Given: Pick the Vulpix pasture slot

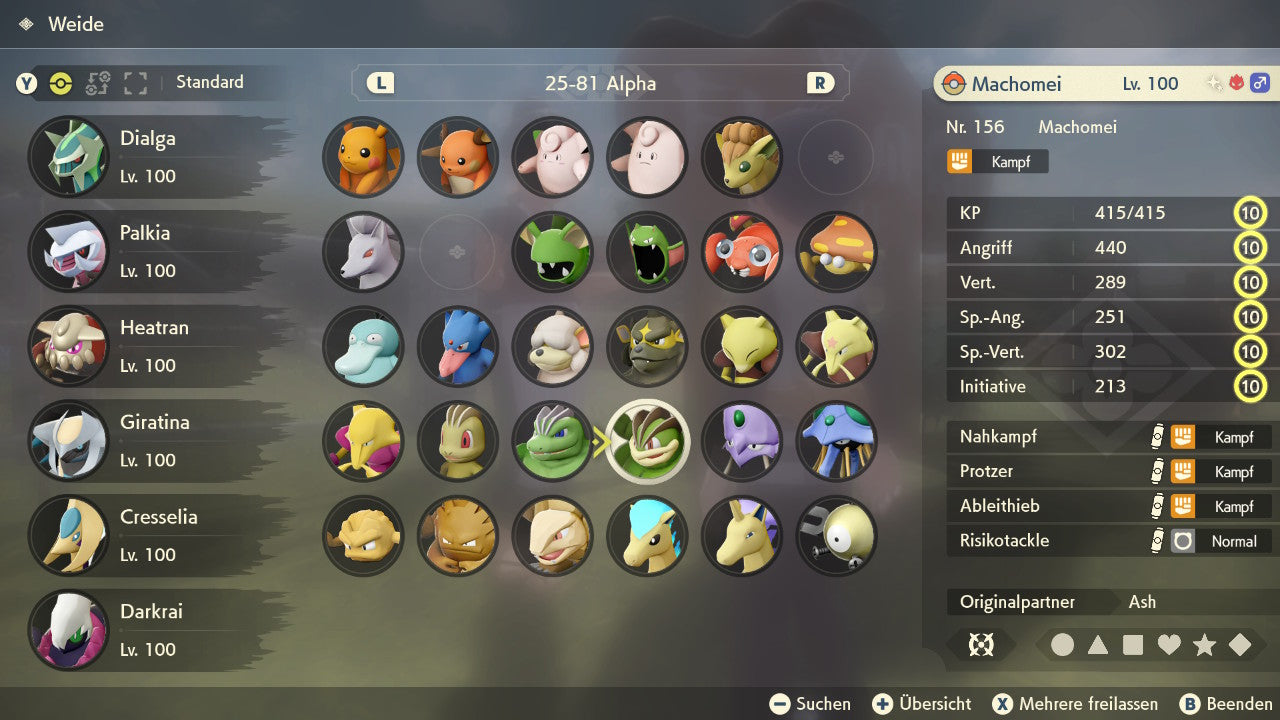Looking at the screenshot, I should coord(742,157).
